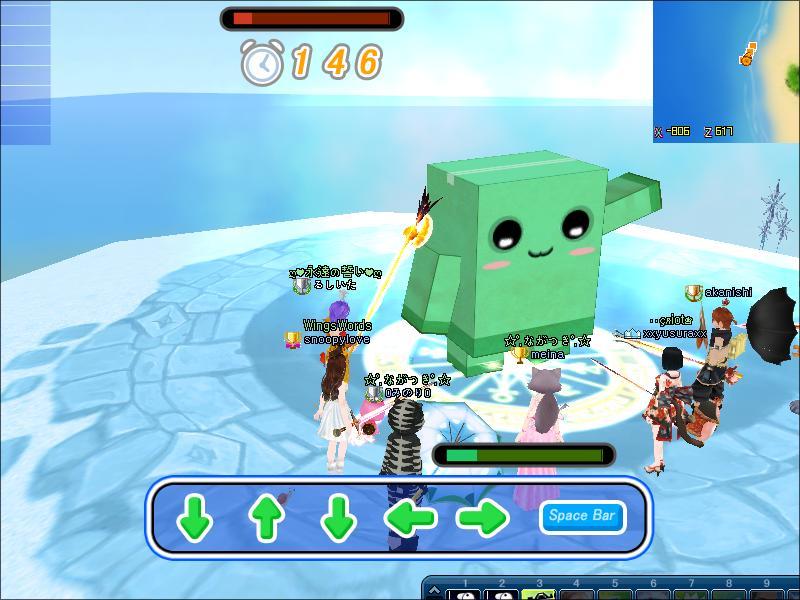Use the item in hotbar slot 1
This screenshot has height=600, width=800.
tap(465, 594)
